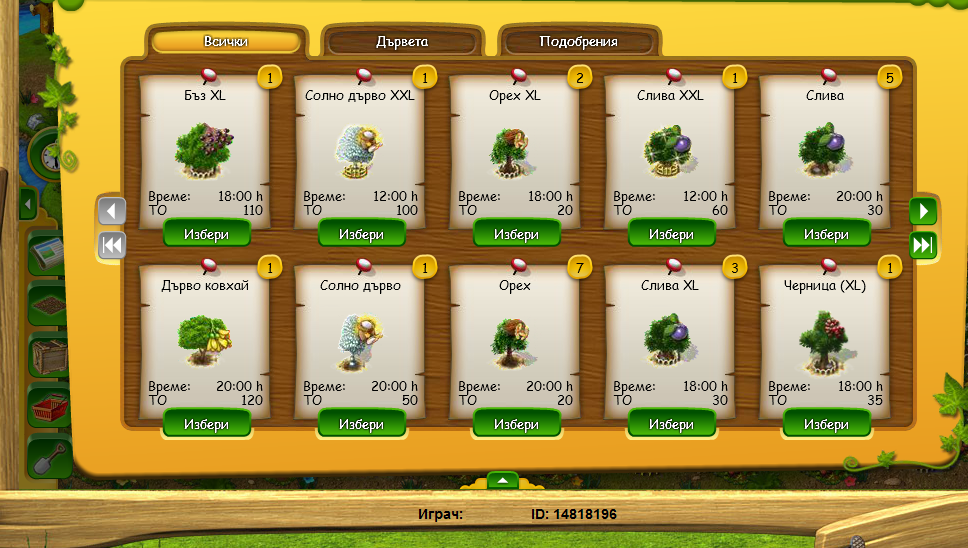Jump to the first page
The height and width of the screenshot is (548, 968).
click(112, 245)
